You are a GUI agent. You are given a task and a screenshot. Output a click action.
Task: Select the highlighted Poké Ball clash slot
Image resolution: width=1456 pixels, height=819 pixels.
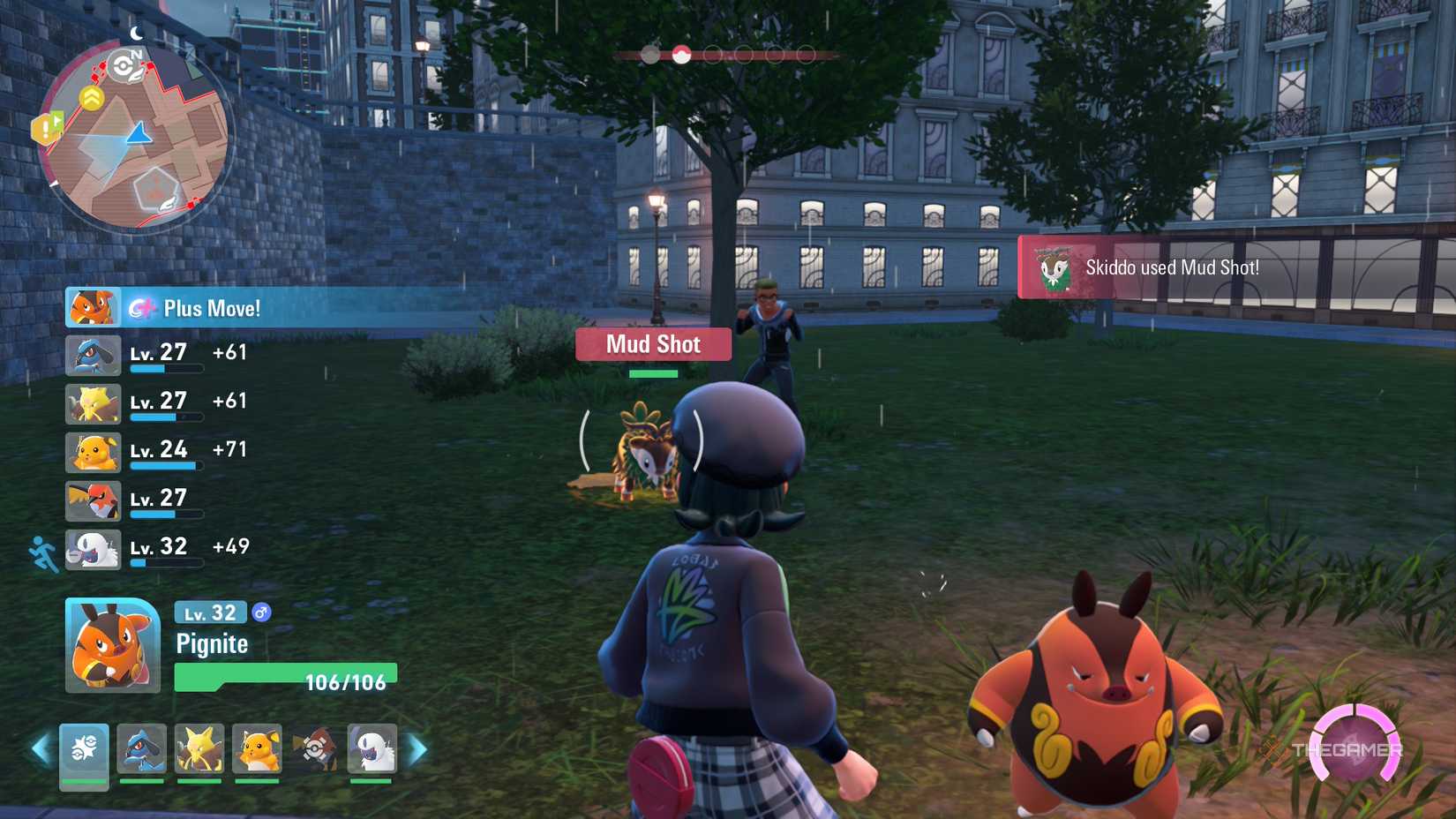click(x=681, y=55)
